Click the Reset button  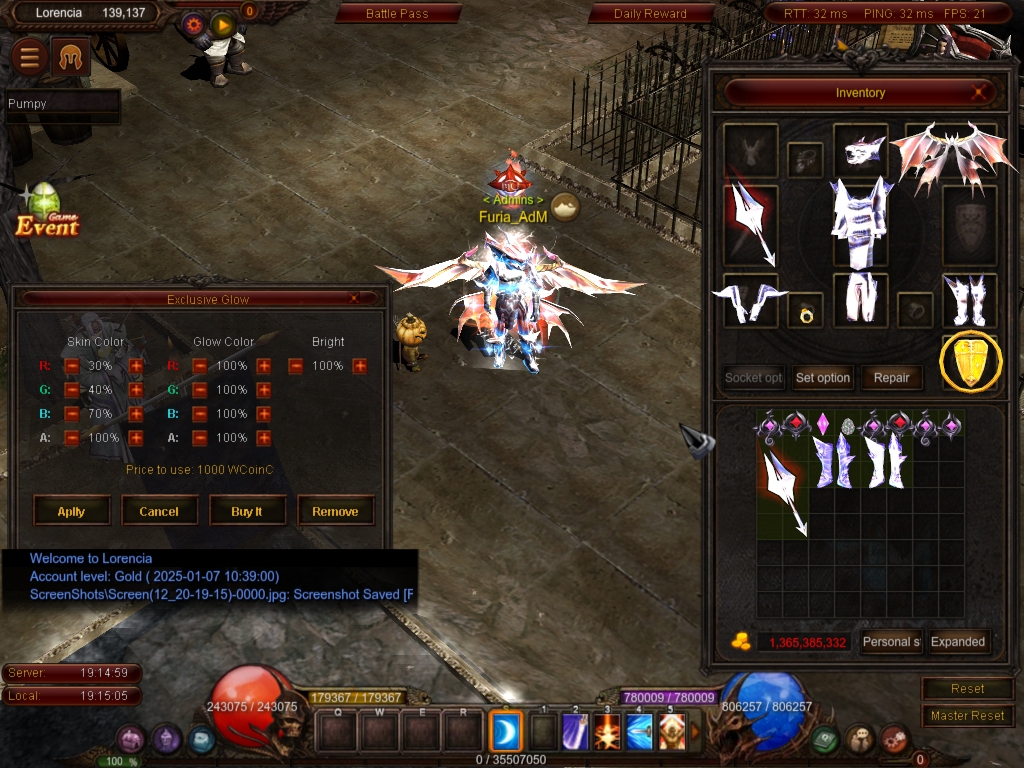point(967,689)
